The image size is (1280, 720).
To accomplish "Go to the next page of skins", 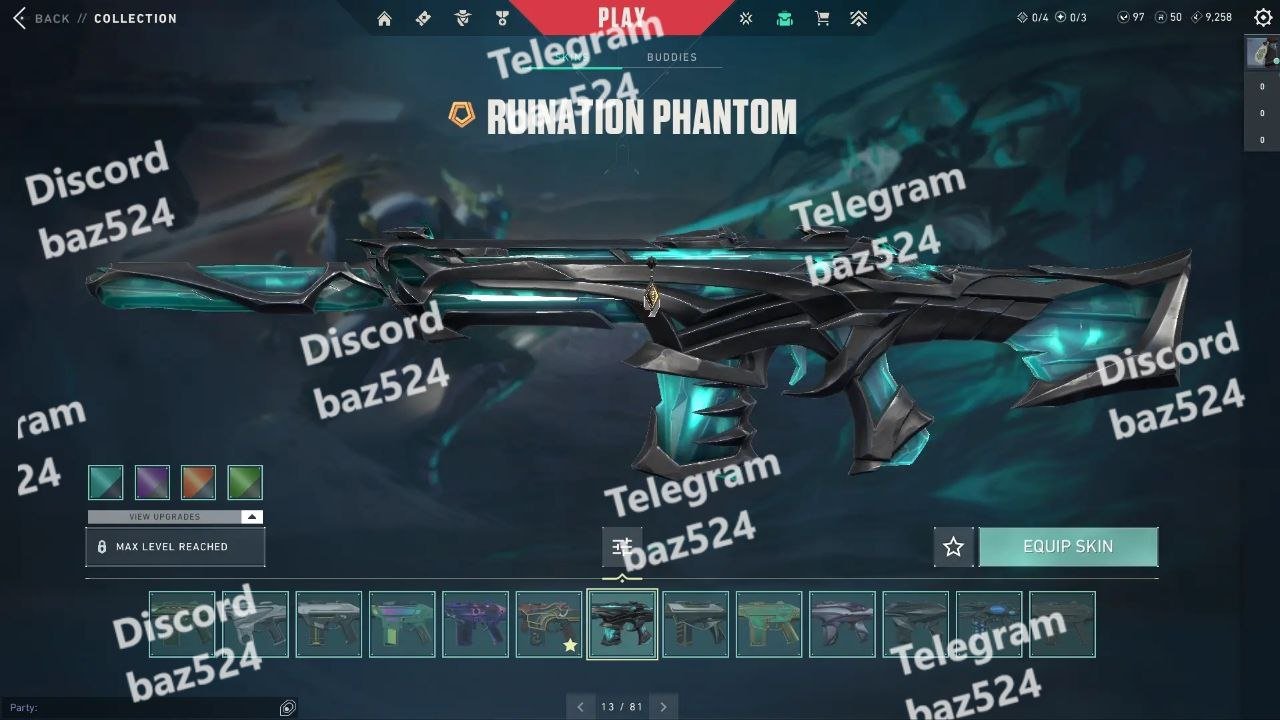I will point(663,707).
